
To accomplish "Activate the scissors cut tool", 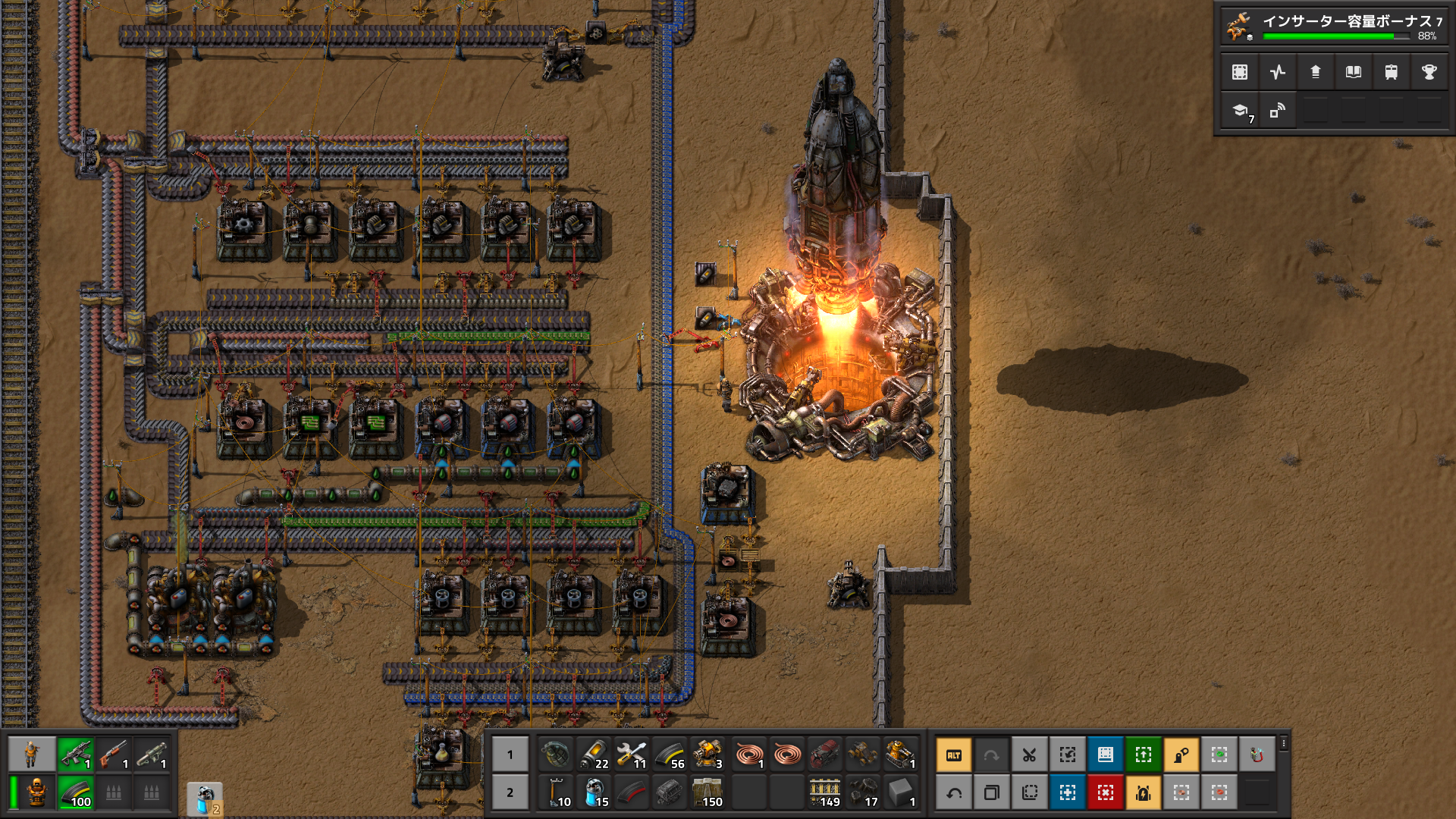I will (1030, 755).
